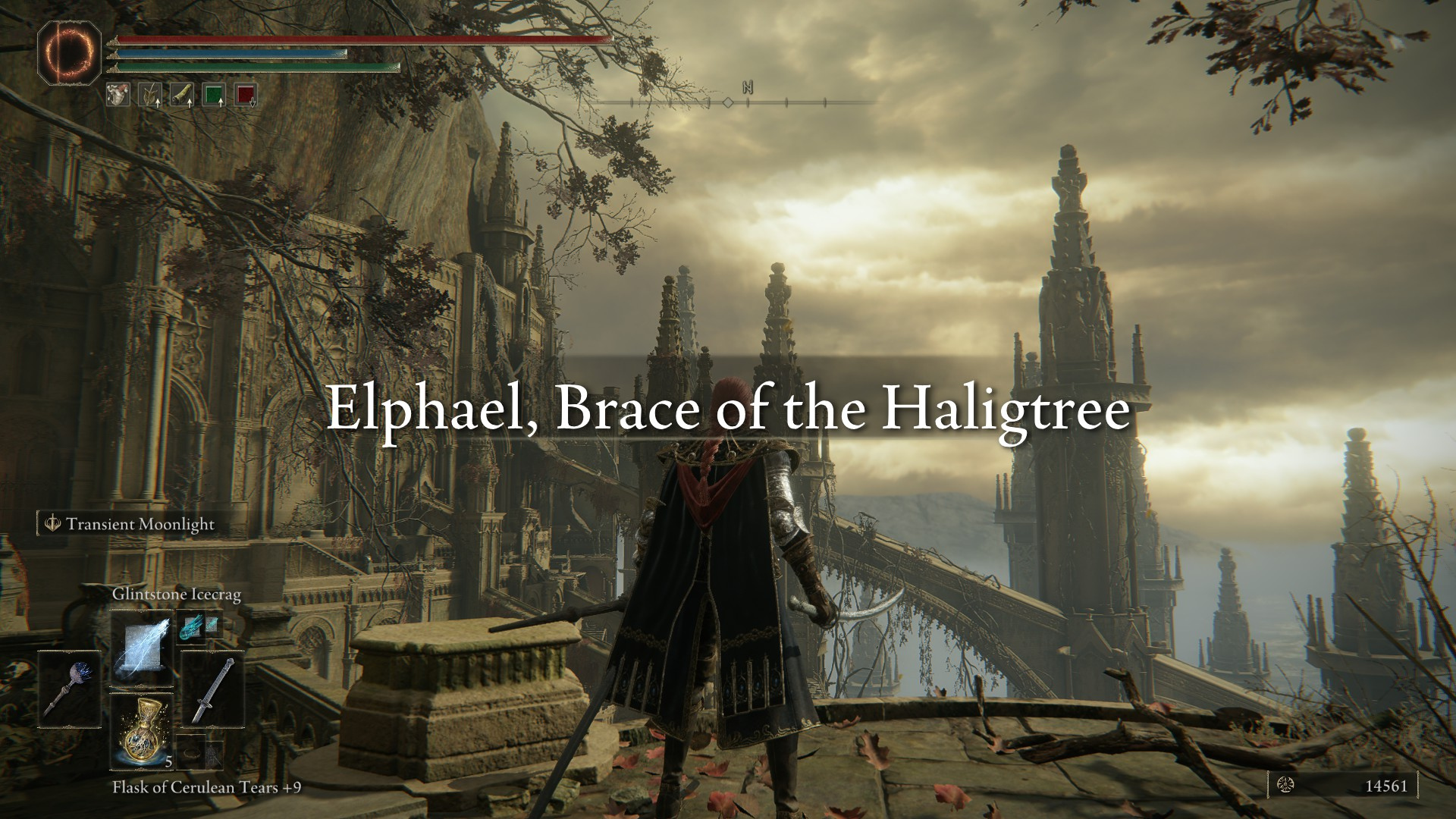Select the Glintstone Icecrag spell slot
This screenshot has height=819, width=1456.
click(142, 650)
